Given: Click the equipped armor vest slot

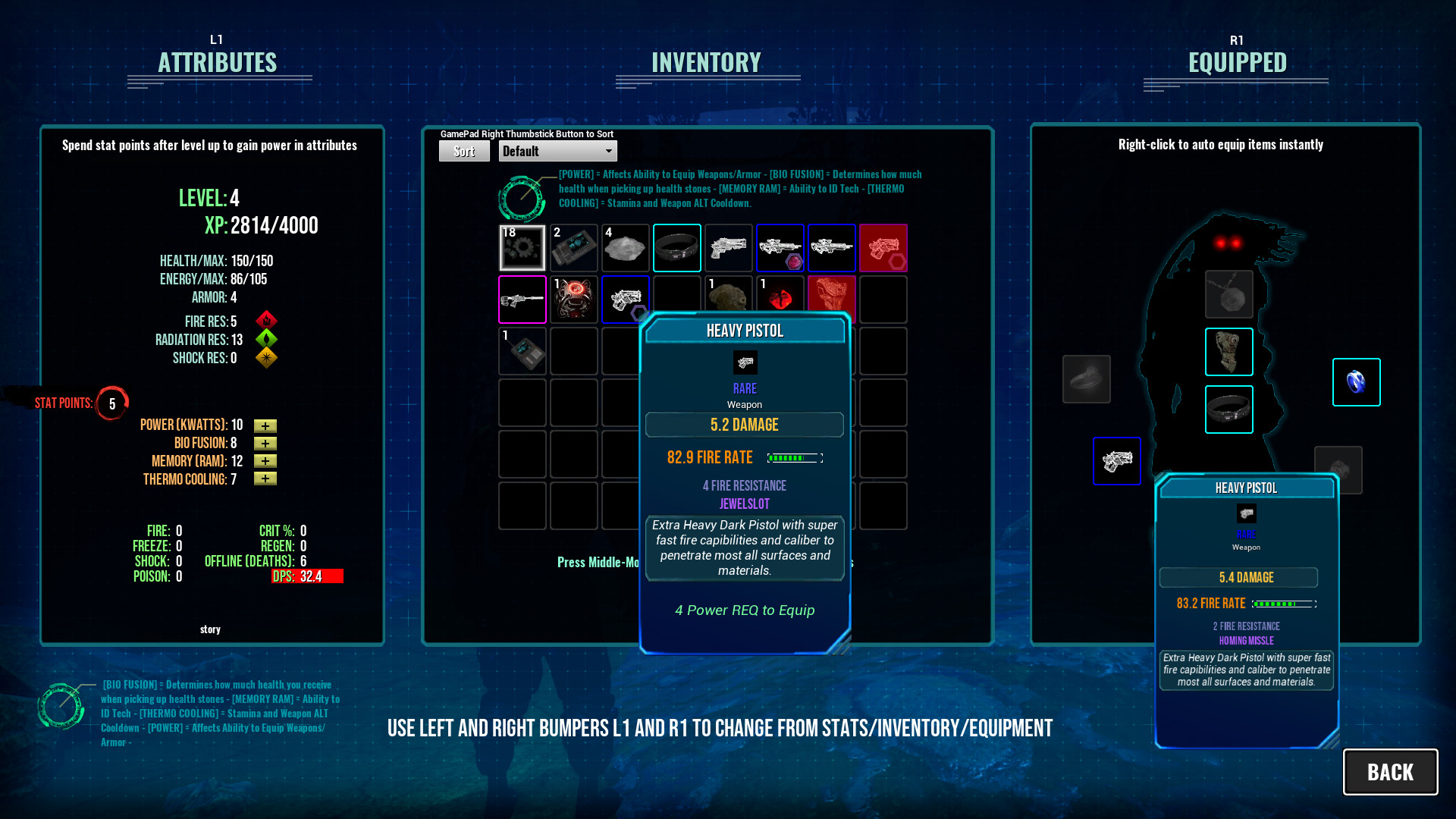Looking at the screenshot, I should point(1228,351).
